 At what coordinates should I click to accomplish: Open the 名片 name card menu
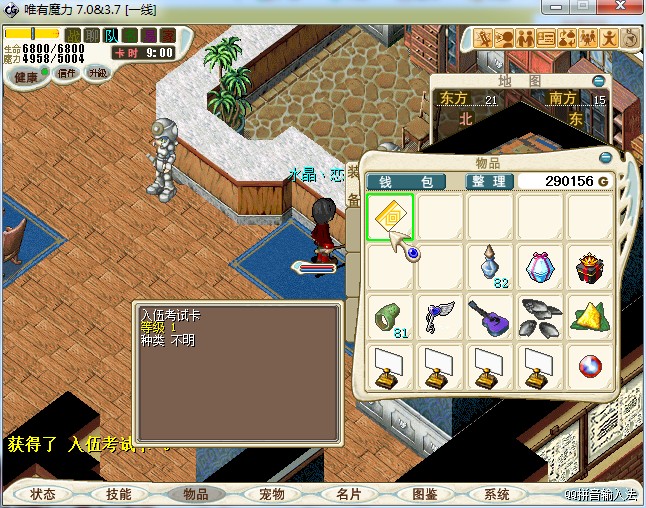pyautogui.click(x=349, y=494)
